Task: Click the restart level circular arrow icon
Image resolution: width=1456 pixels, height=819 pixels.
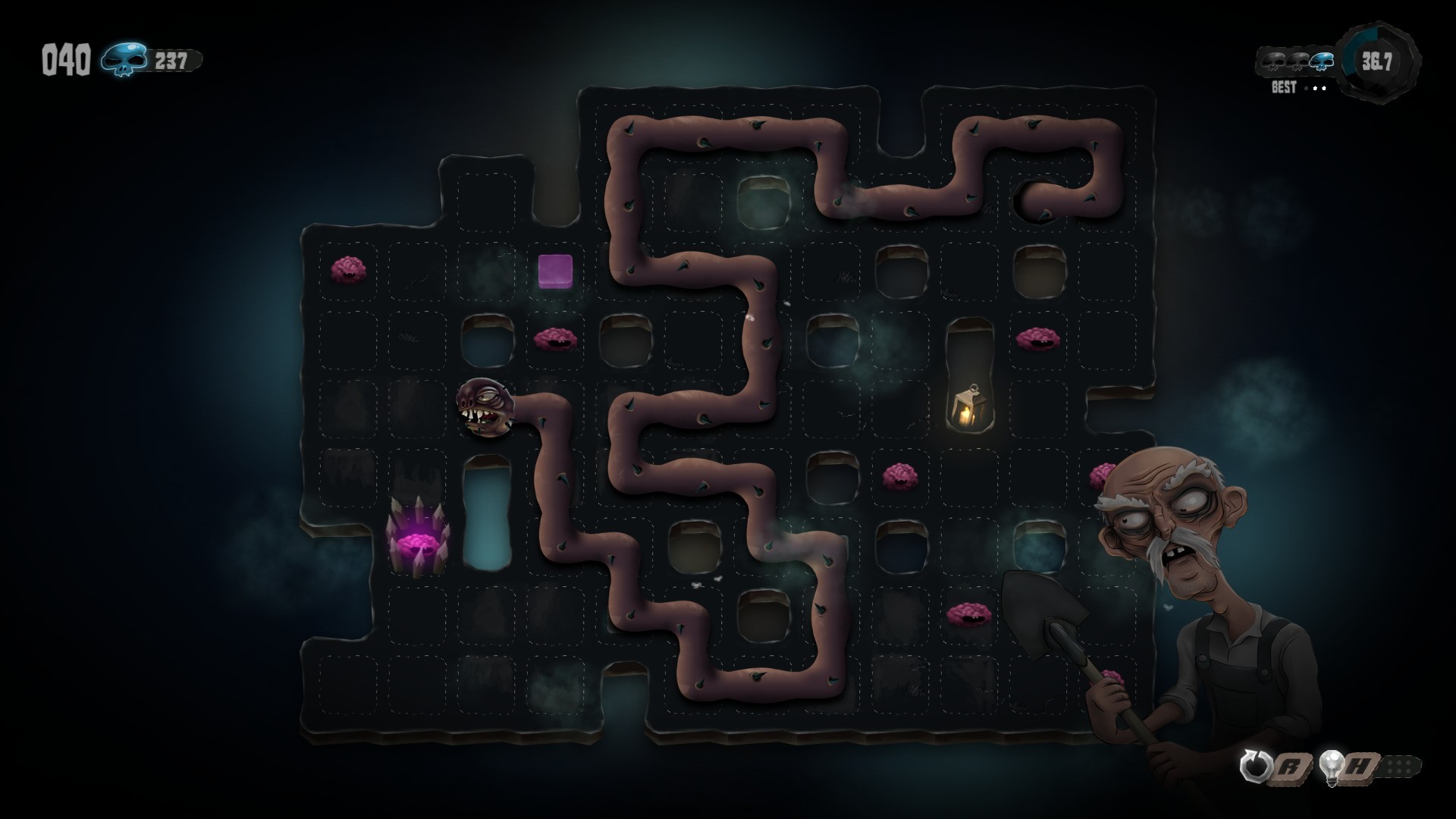Action: coord(1254,767)
